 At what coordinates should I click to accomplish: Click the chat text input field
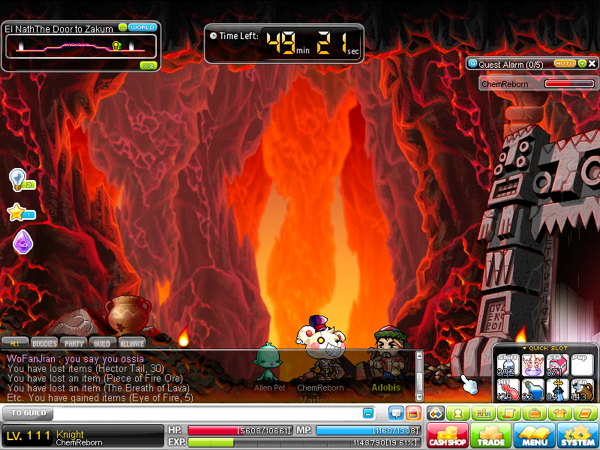coord(200,412)
